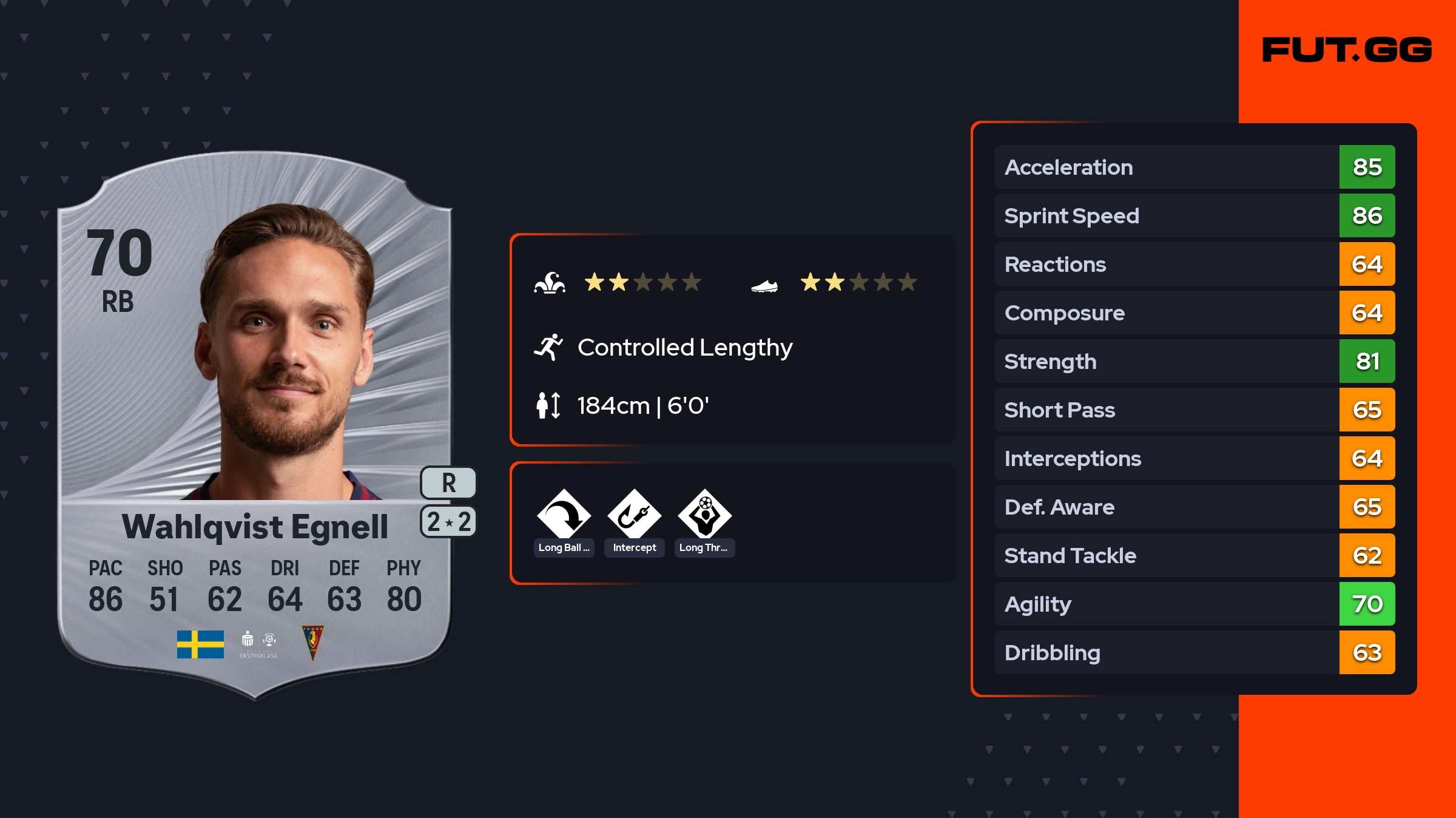Select the Long Throw playstyle icon
The height and width of the screenshot is (818, 1456).
pos(704,516)
